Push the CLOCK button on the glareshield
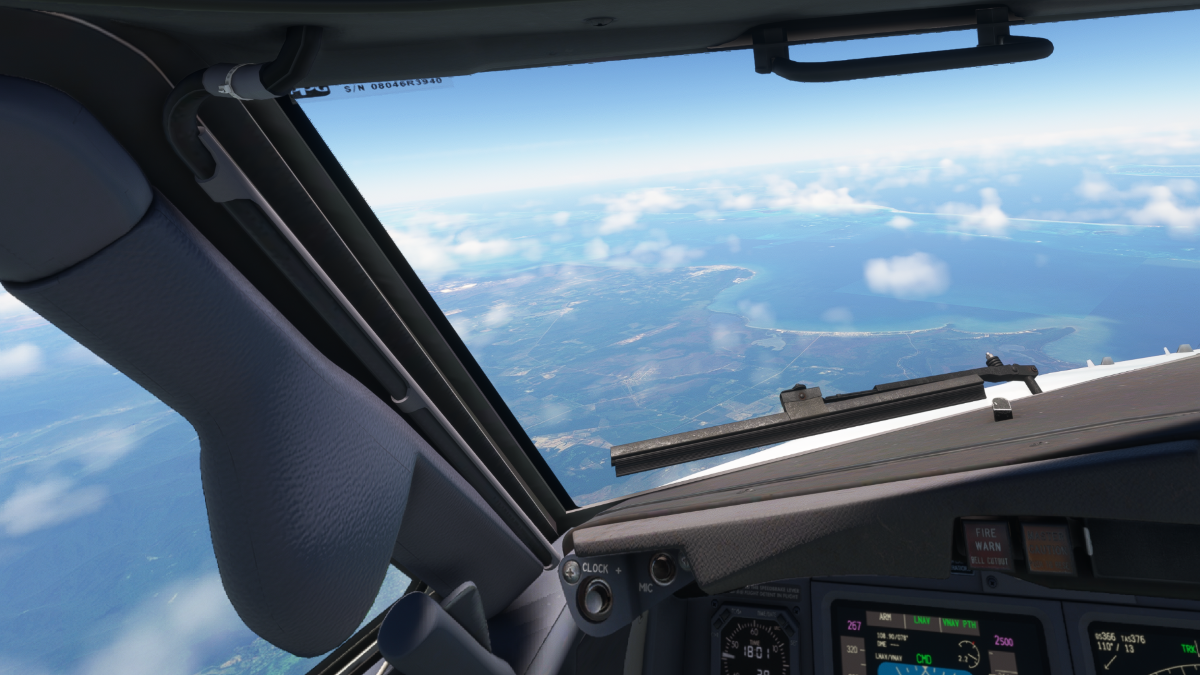This screenshot has width=1200, height=675. (597, 598)
